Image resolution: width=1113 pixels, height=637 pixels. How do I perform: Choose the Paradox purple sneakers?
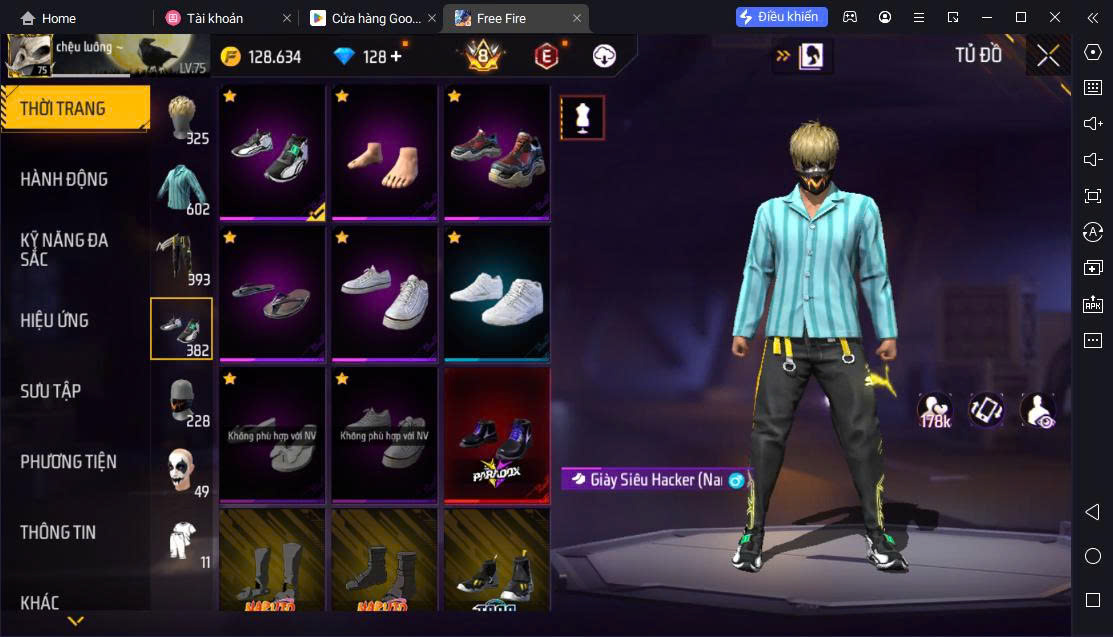496,436
